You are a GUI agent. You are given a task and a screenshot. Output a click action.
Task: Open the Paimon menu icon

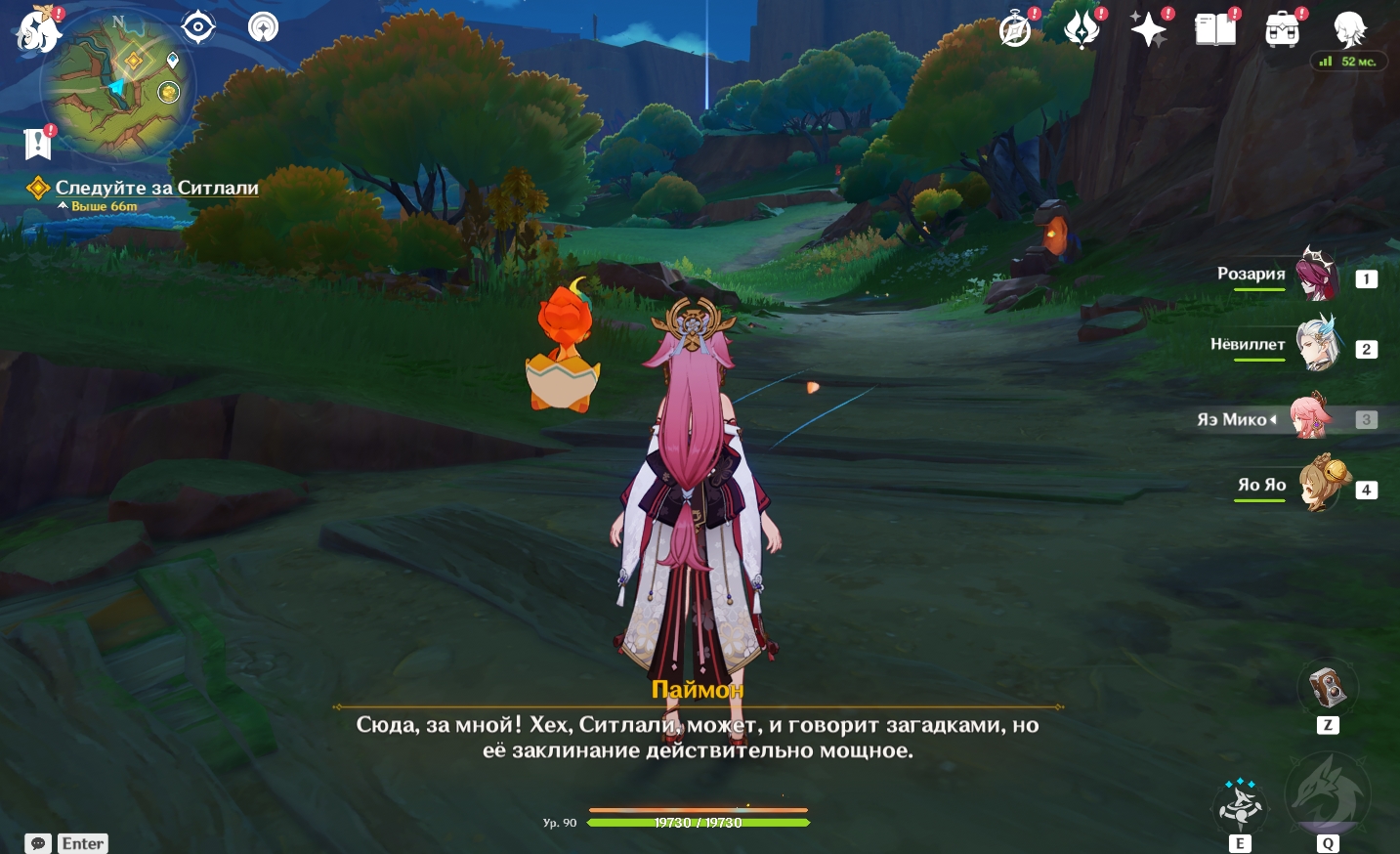click(x=38, y=29)
